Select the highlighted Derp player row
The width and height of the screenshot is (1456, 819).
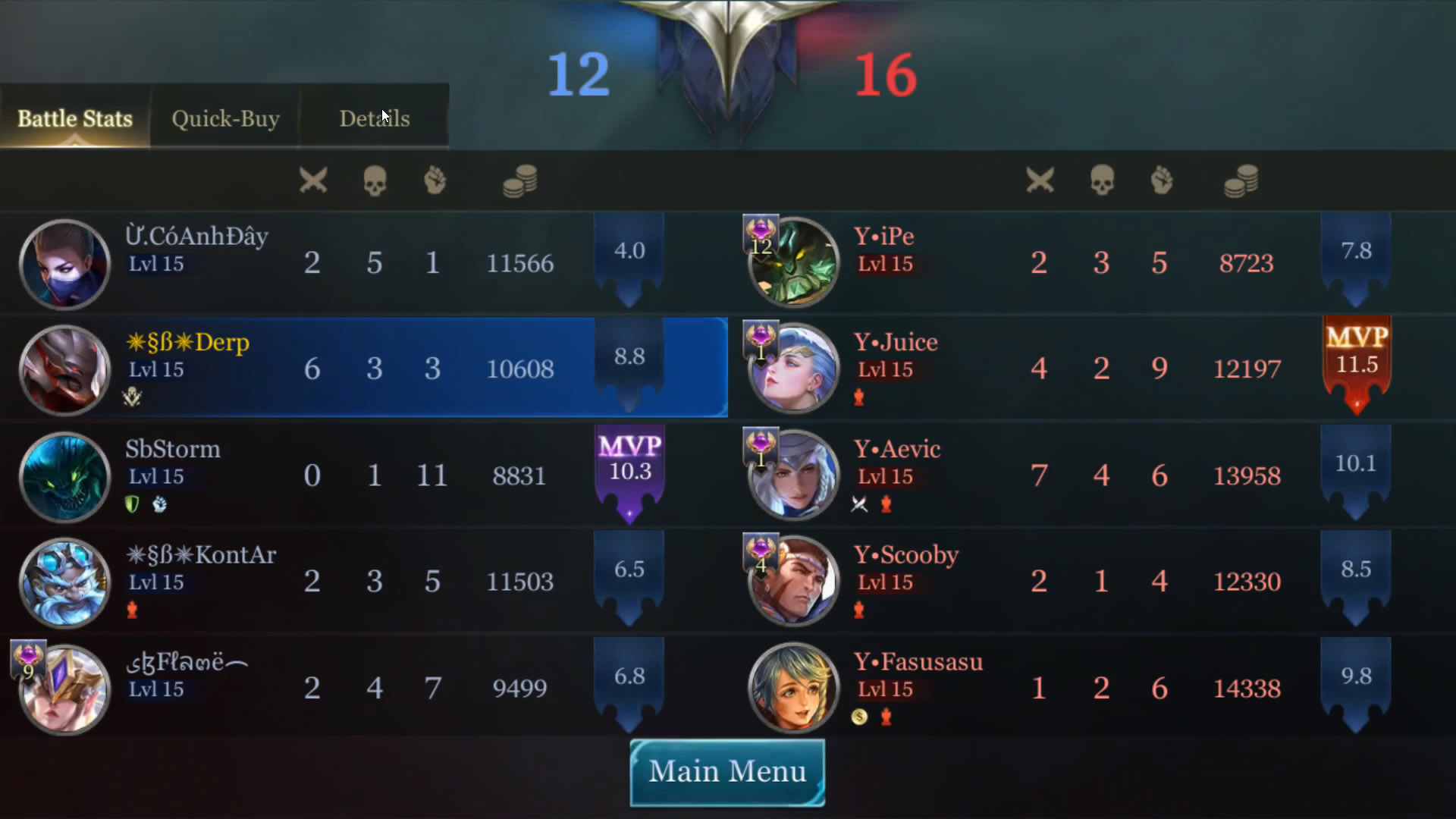coord(364,369)
